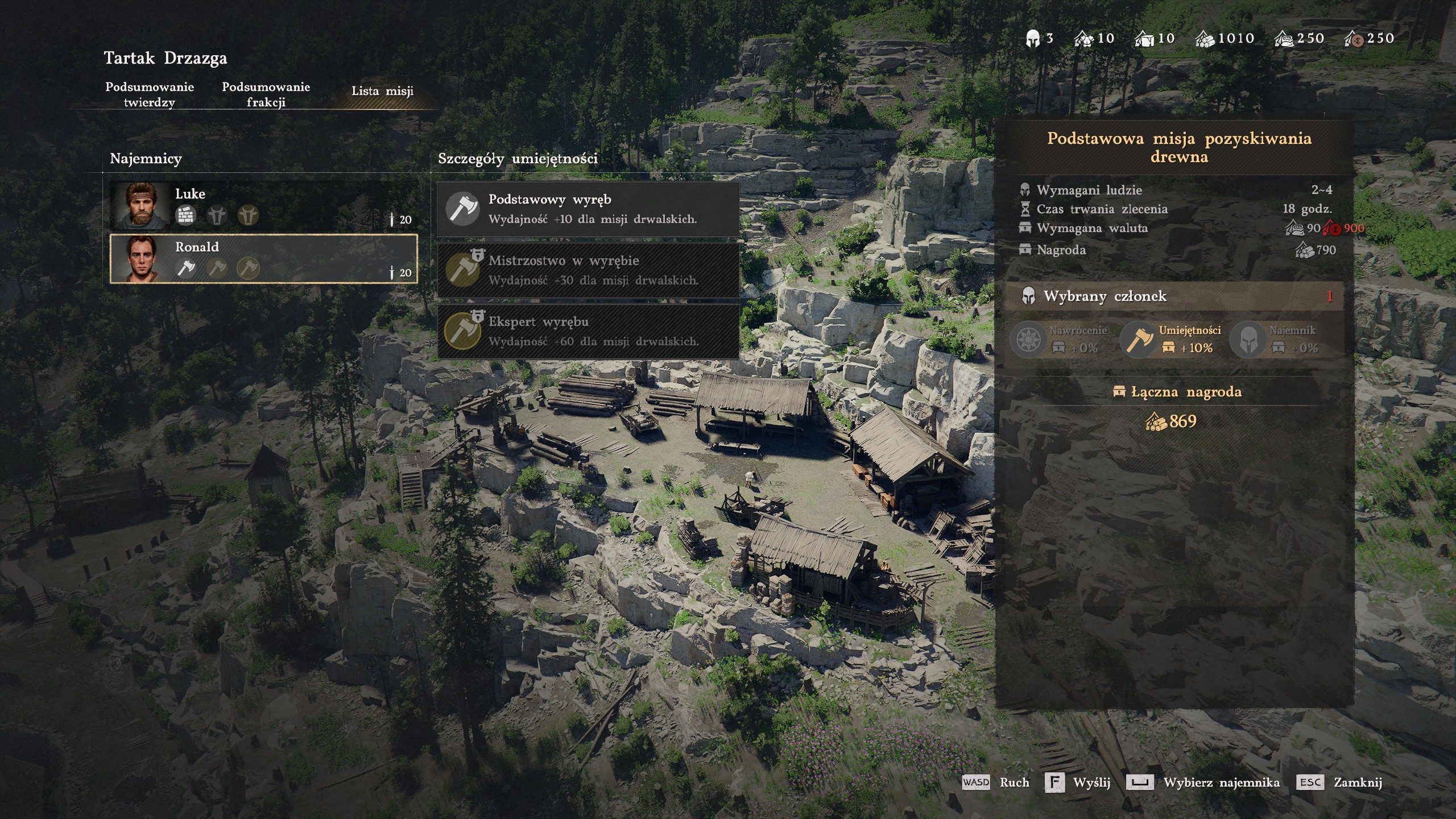Inspect the locked Mistrzostwo w wyrębie skill
This screenshot has height=819, width=1456.
click(x=588, y=270)
